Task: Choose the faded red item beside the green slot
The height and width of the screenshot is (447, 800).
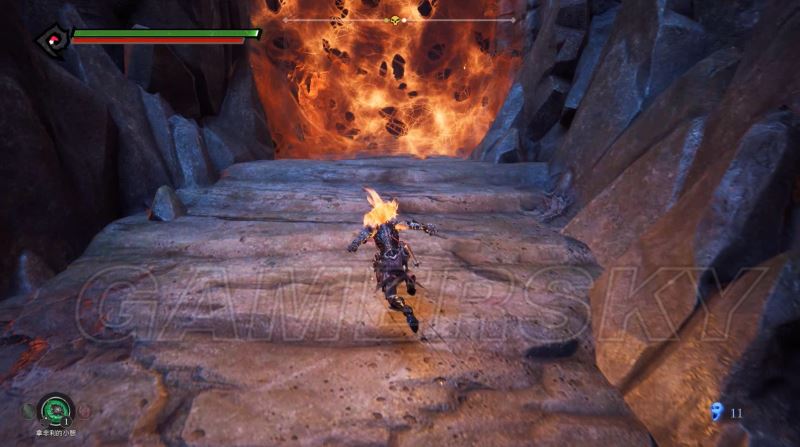Action: click(x=84, y=410)
